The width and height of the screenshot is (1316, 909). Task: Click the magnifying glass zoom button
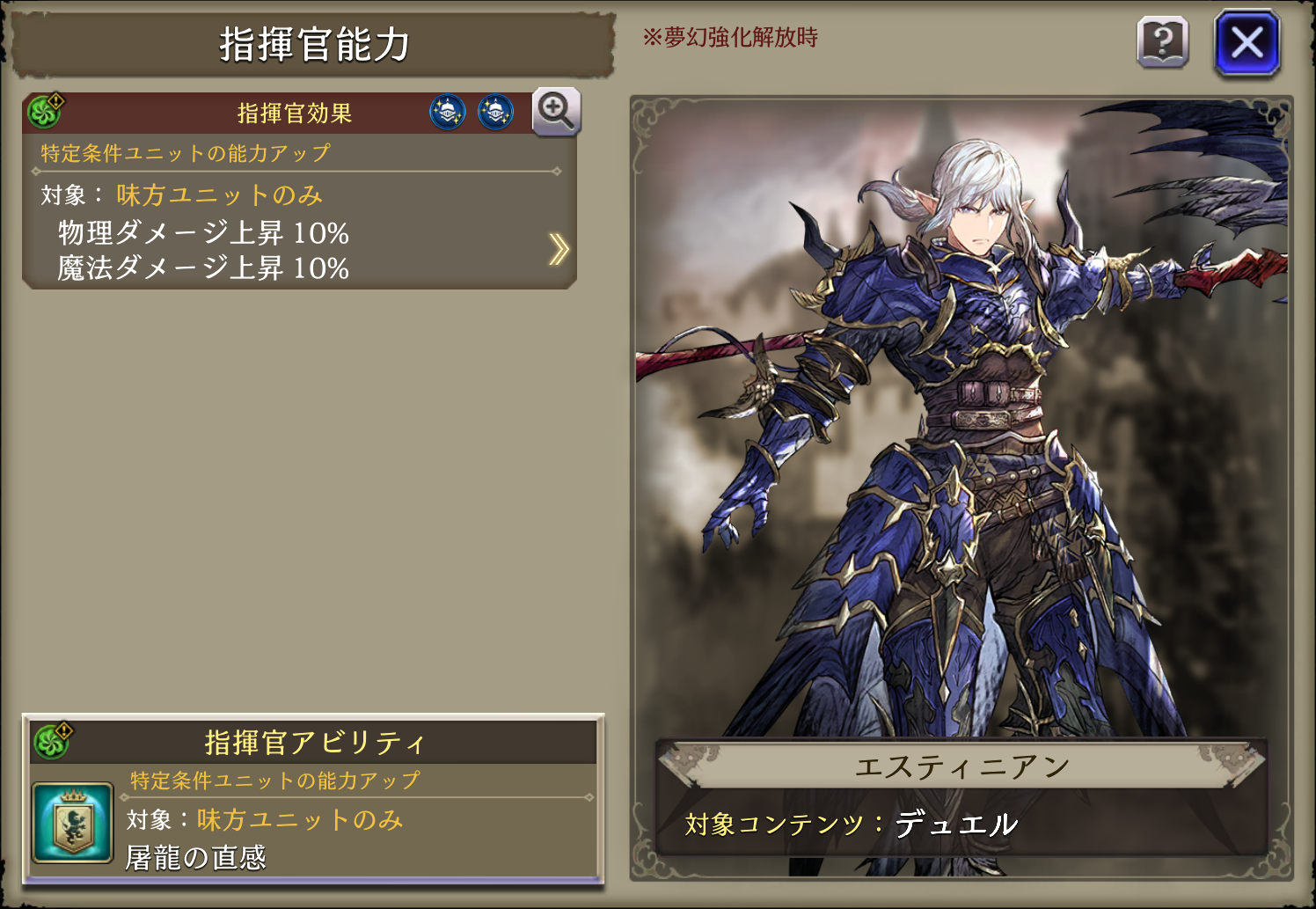[x=556, y=112]
